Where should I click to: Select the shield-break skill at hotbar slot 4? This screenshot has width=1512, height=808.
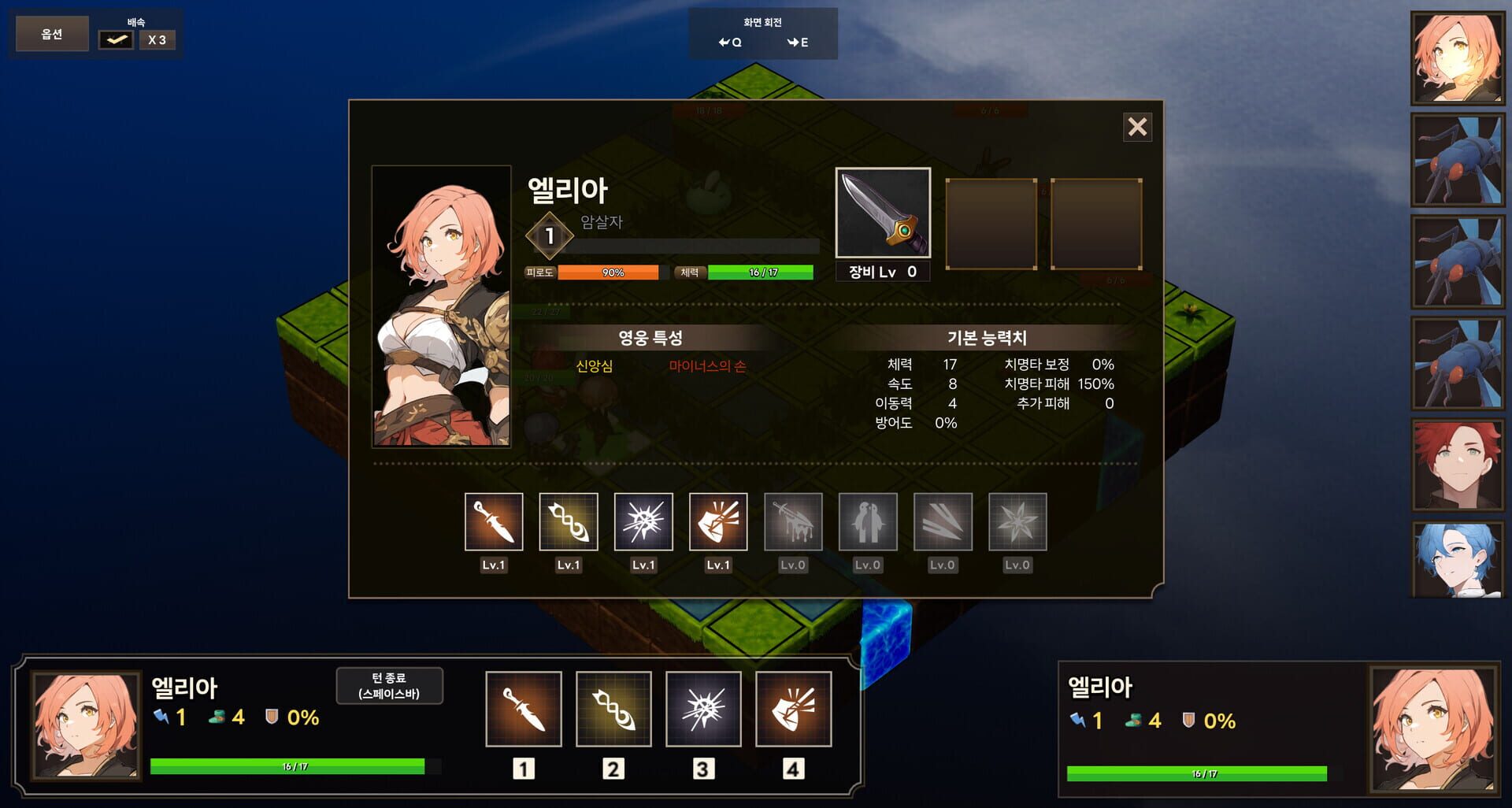[795, 708]
